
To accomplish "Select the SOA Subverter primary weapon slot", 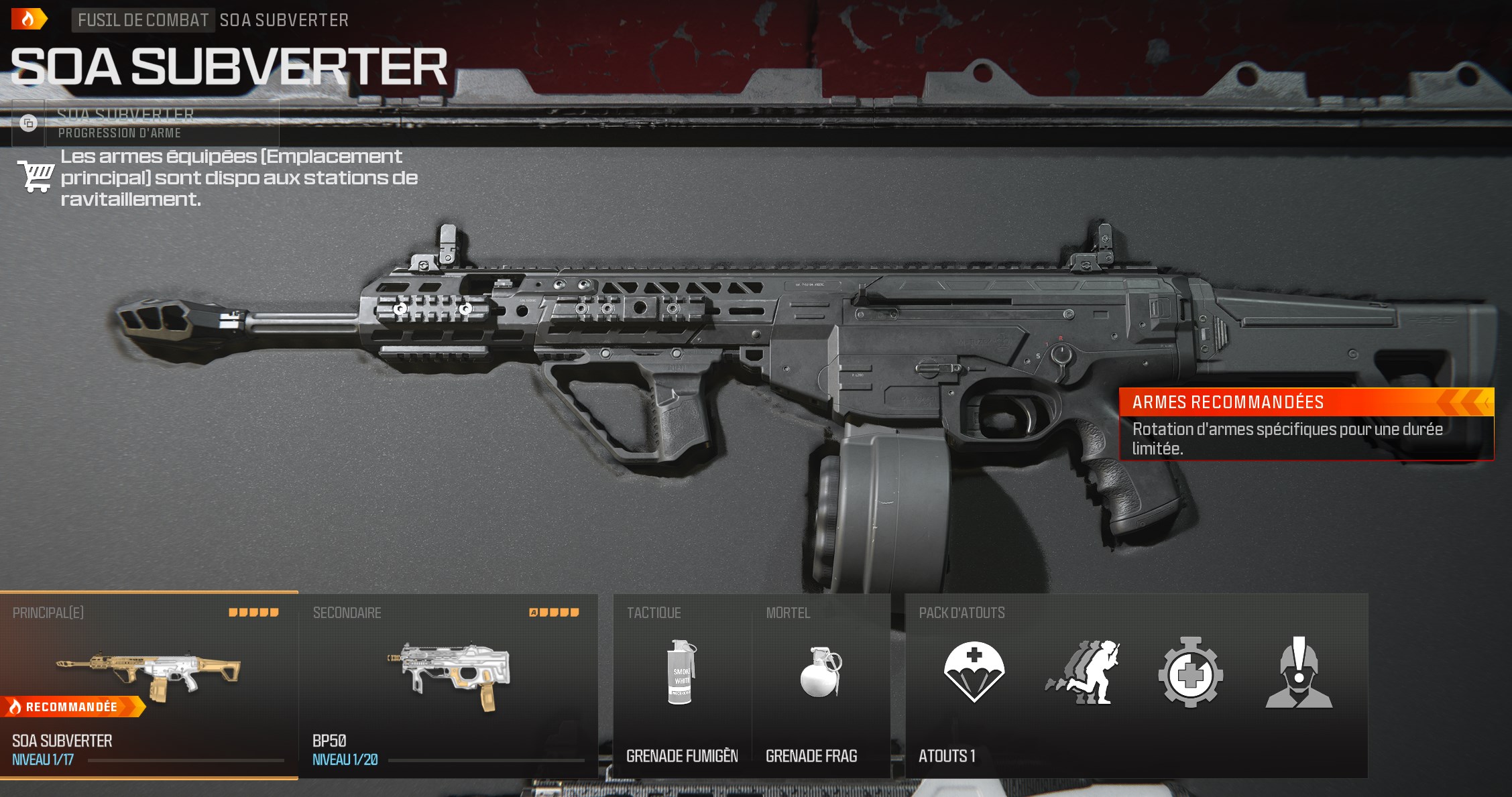I will point(149,685).
